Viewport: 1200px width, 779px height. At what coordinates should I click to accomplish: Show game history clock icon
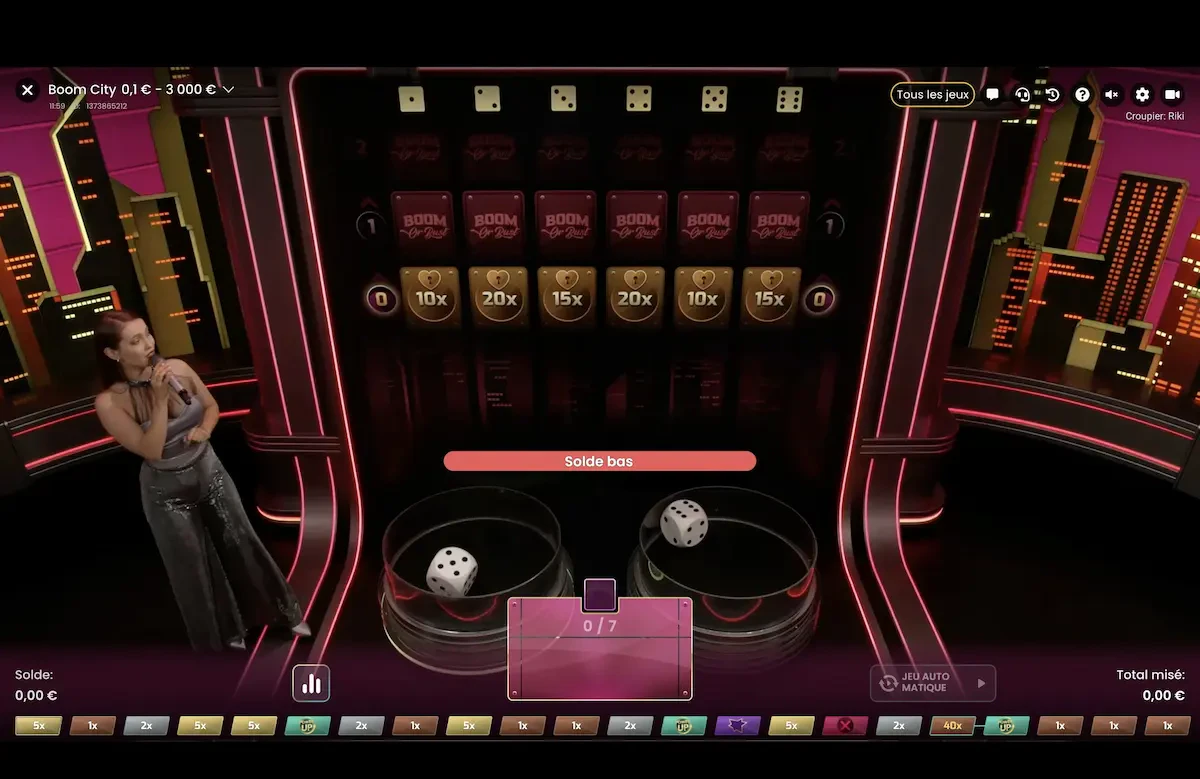point(1052,95)
